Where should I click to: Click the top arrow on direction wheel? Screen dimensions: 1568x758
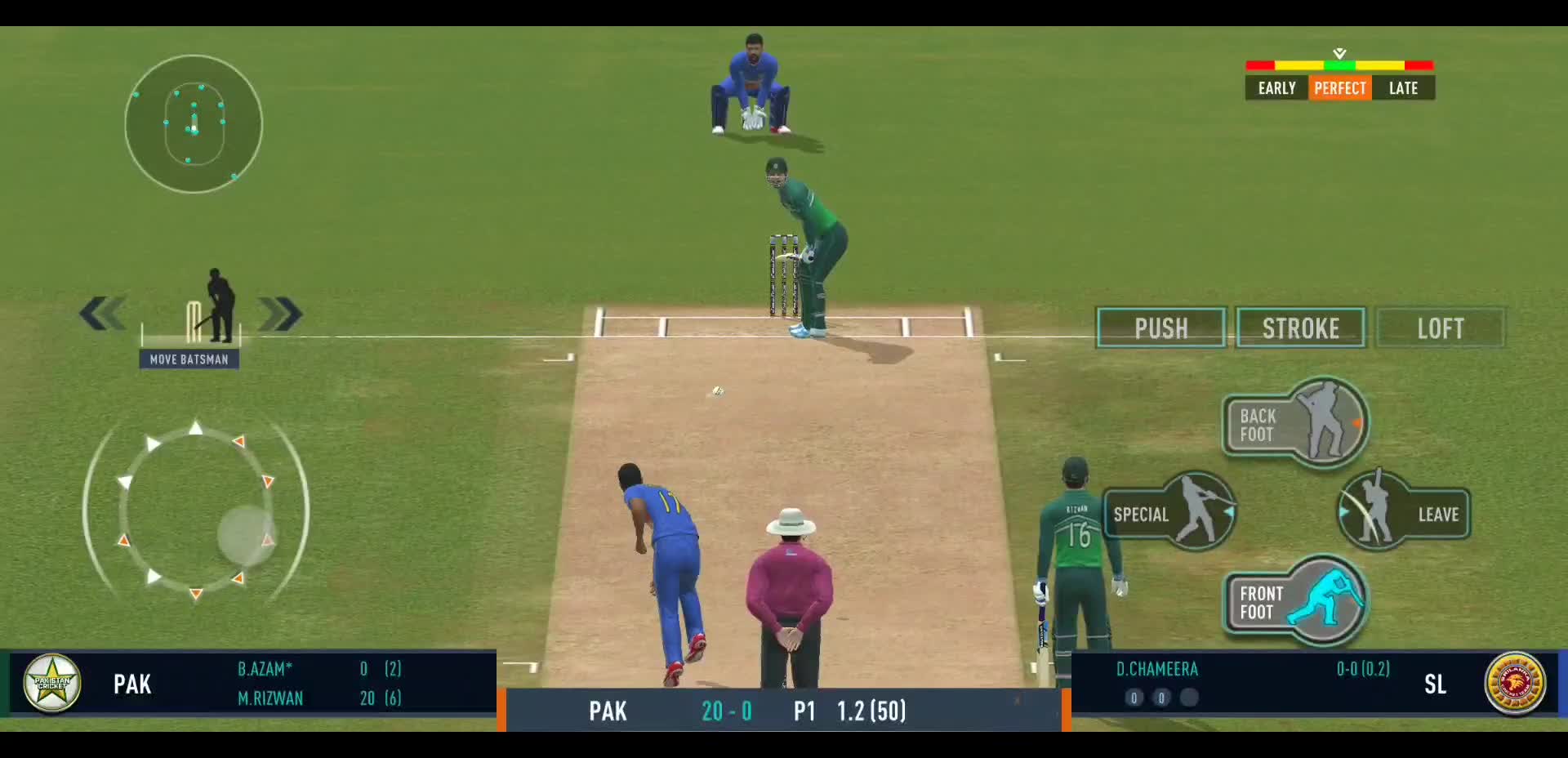click(x=196, y=428)
